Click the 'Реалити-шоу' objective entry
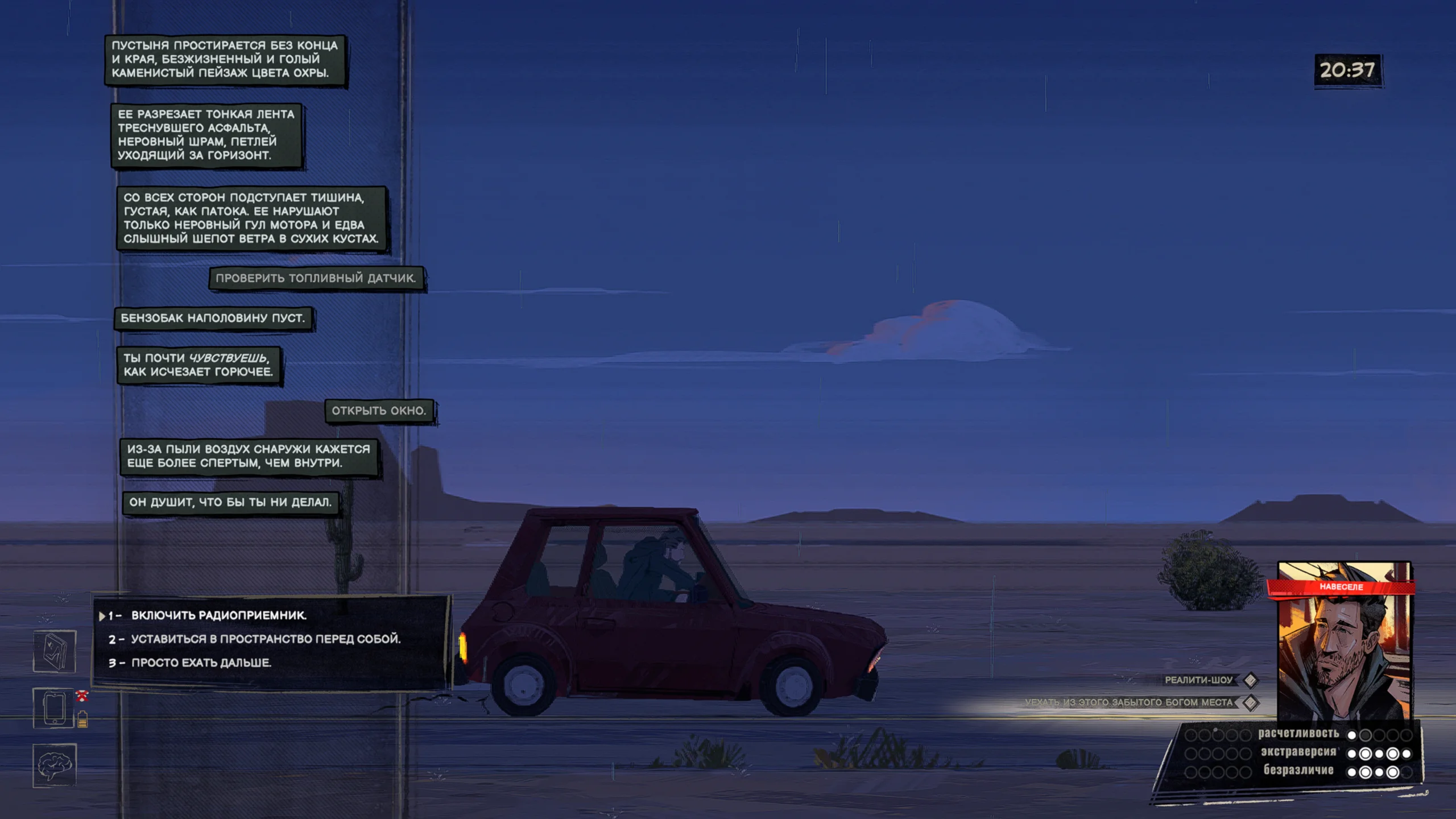The height and width of the screenshot is (819, 1456). [x=1198, y=680]
